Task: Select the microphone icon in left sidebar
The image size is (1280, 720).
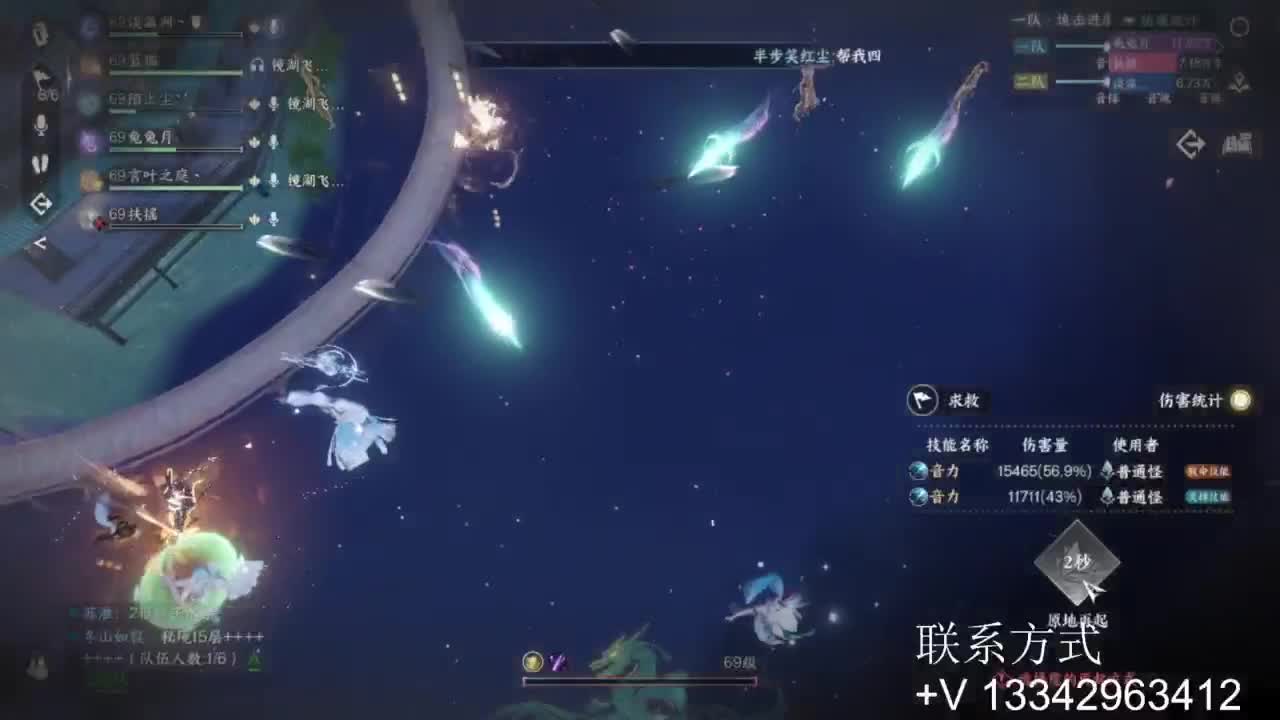Action: click(41, 125)
